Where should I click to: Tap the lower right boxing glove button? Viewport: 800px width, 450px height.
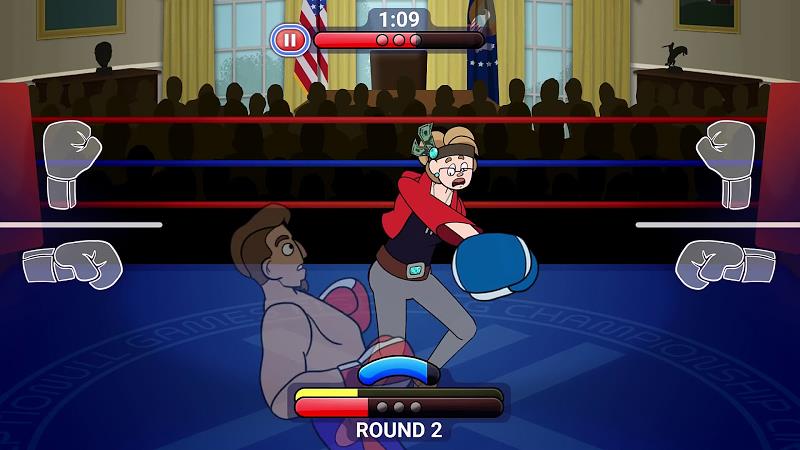[725, 262]
